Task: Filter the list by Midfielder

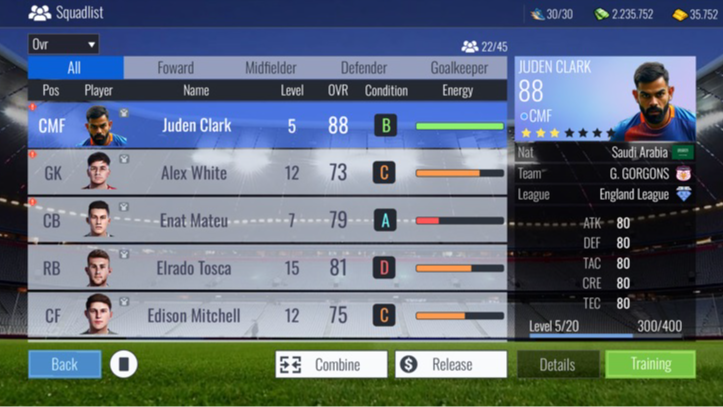Action: (271, 68)
